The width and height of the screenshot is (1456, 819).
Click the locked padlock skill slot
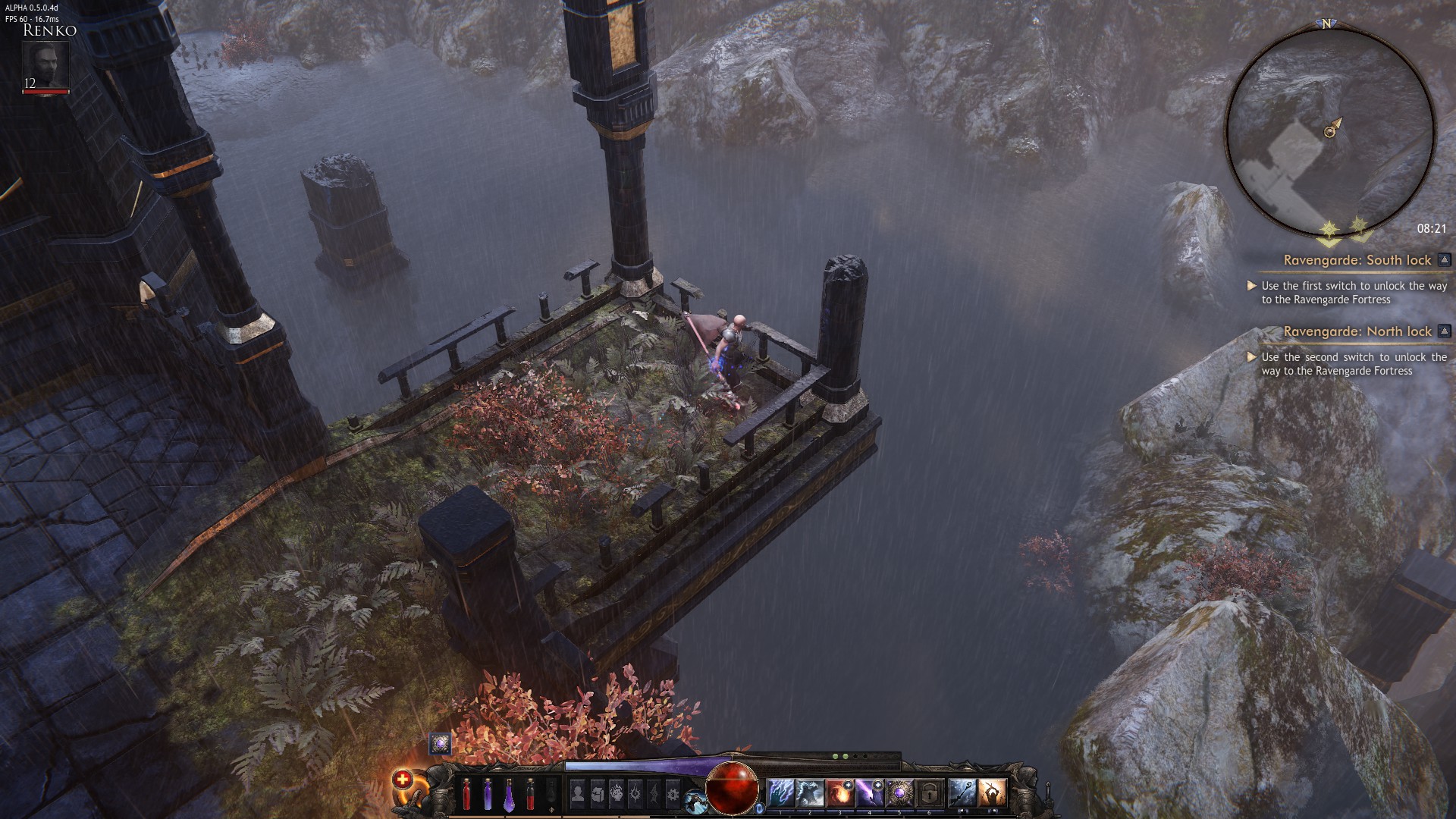point(929,793)
